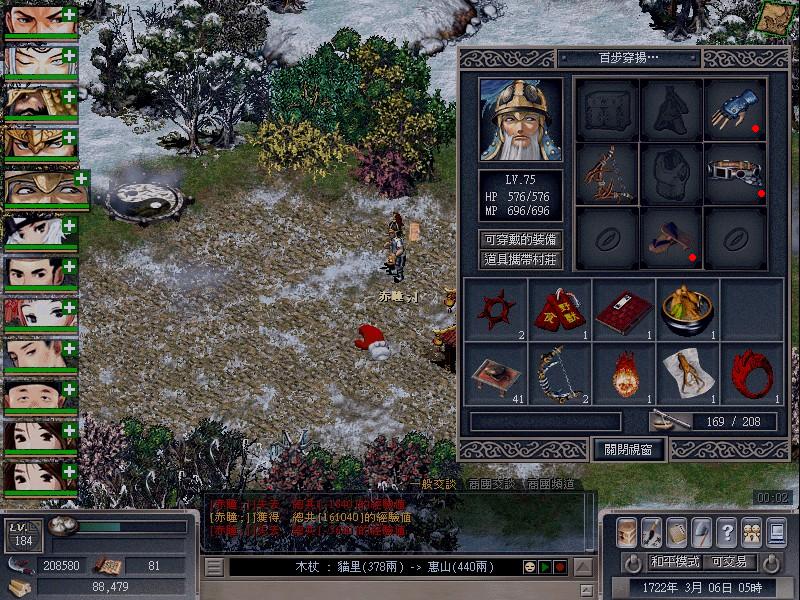Select the herbal medicine bowl item
Viewport: 800px width, 600px height.
[x=687, y=309]
